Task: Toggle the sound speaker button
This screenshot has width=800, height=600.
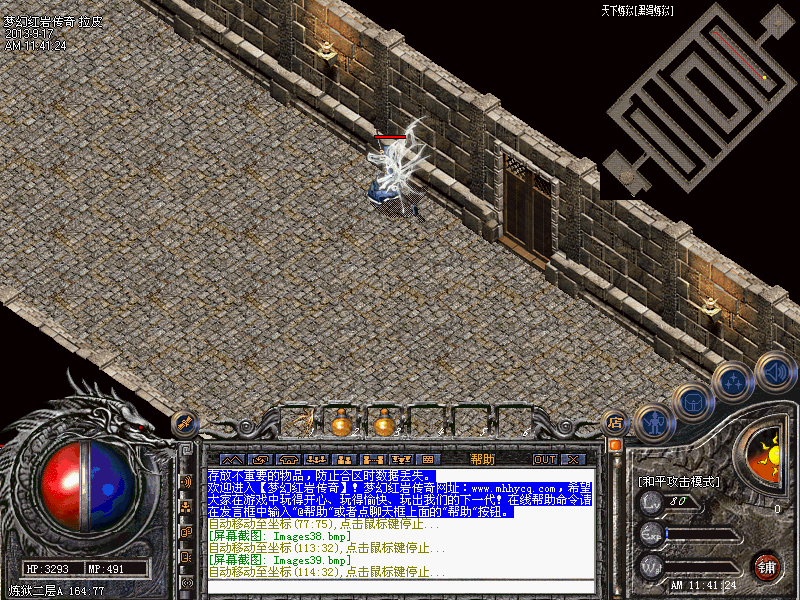Action: [774, 371]
